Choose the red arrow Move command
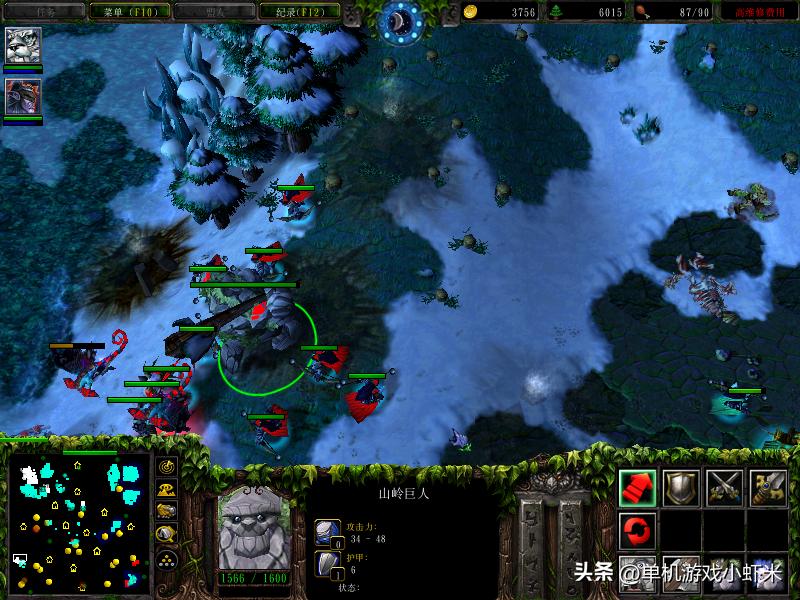800x600 pixels. [x=638, y=487]
